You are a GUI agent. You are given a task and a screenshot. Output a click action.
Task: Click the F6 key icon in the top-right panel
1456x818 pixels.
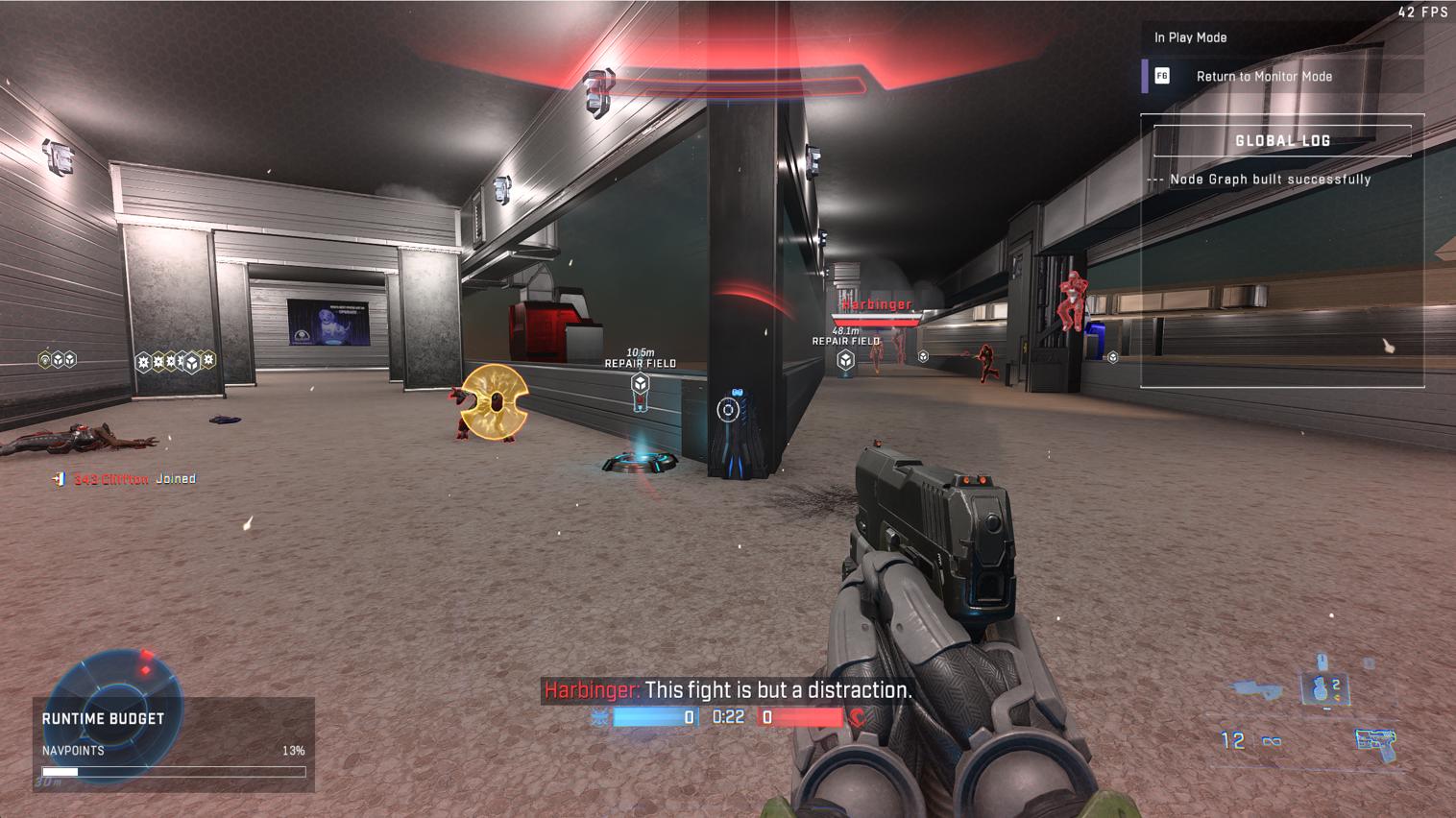pyautogui.click(x=1162, y=76)
